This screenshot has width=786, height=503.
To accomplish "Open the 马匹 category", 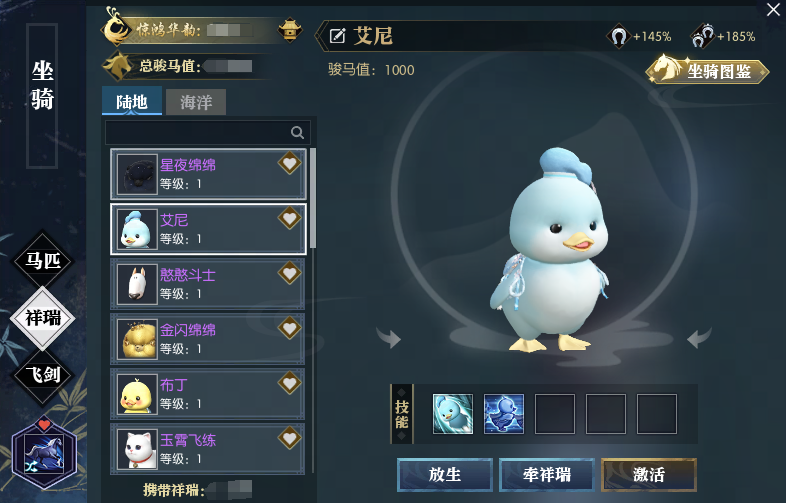I will pyautogui.click(x=43, y=262).
